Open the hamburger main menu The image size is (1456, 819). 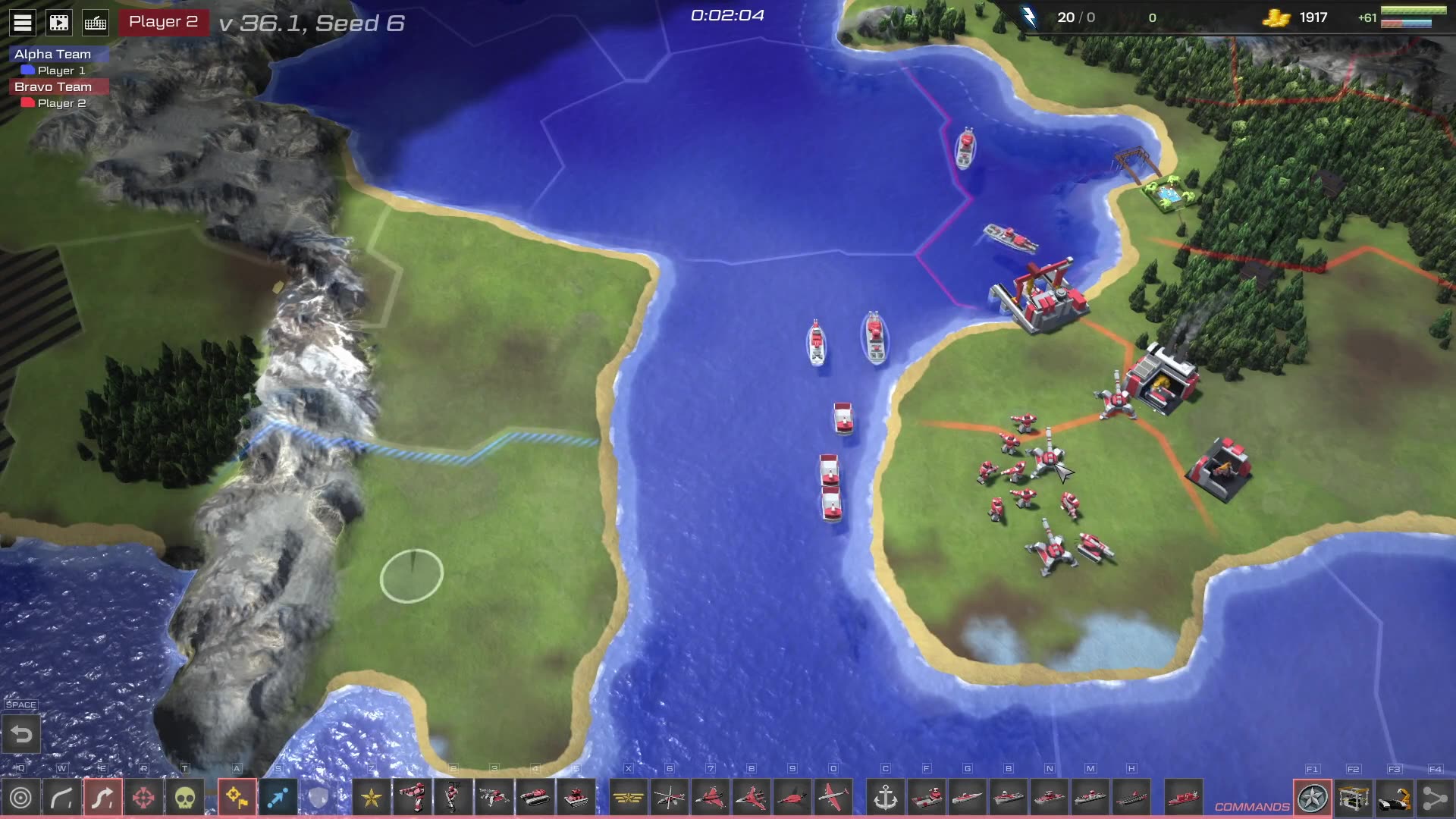pyautogui.click(x=23, y=23)
